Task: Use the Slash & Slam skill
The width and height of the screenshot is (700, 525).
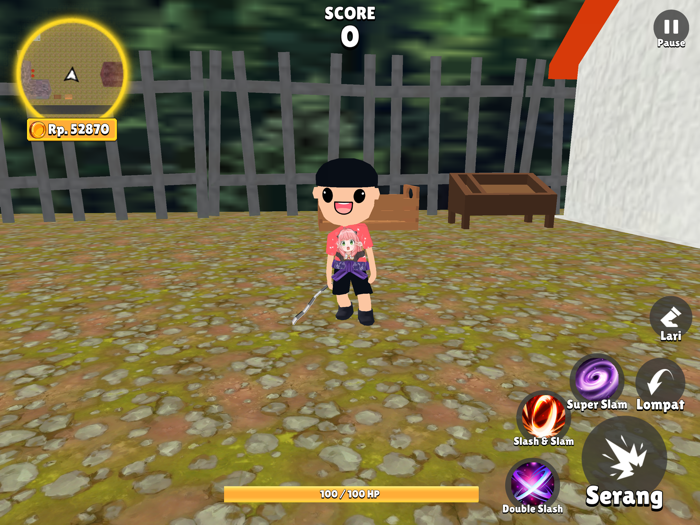Action: click(543, 415)
